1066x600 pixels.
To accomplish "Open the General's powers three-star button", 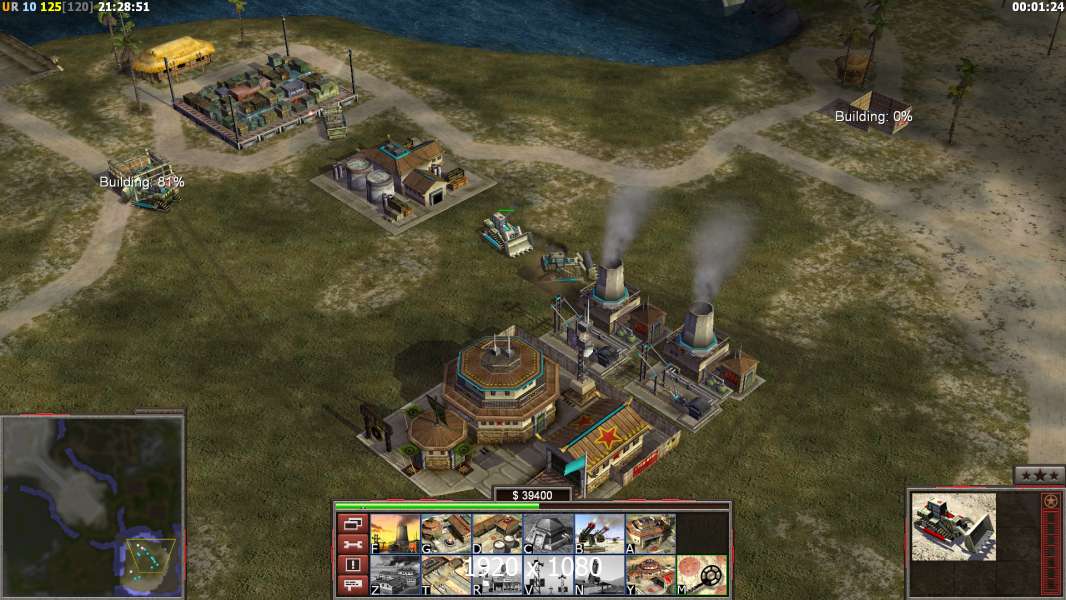I will point(1039,475).
